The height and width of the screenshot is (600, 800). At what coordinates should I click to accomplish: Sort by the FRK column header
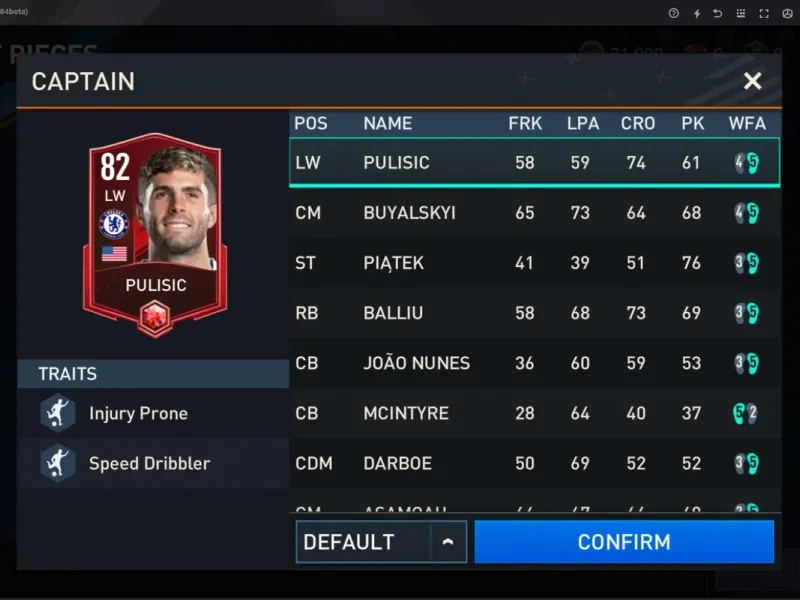[x=525, y=123]
